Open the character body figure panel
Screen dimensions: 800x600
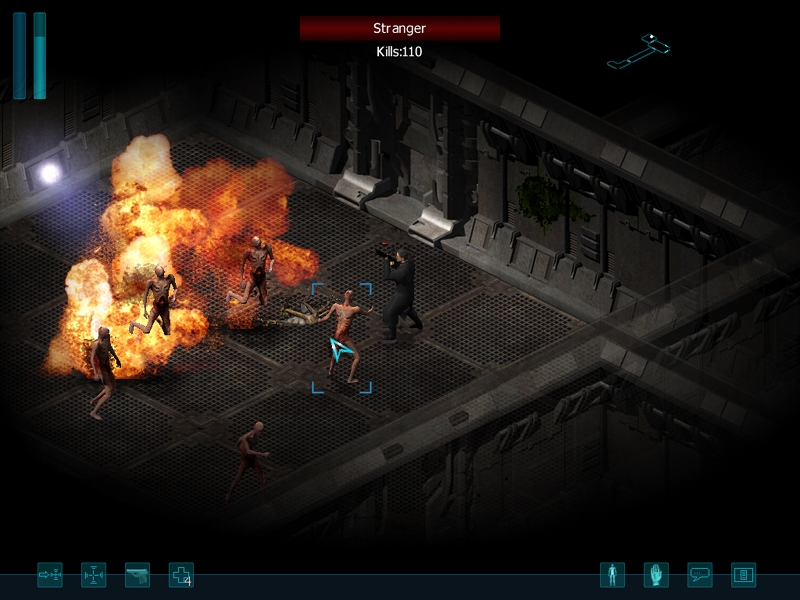[612, 575]
